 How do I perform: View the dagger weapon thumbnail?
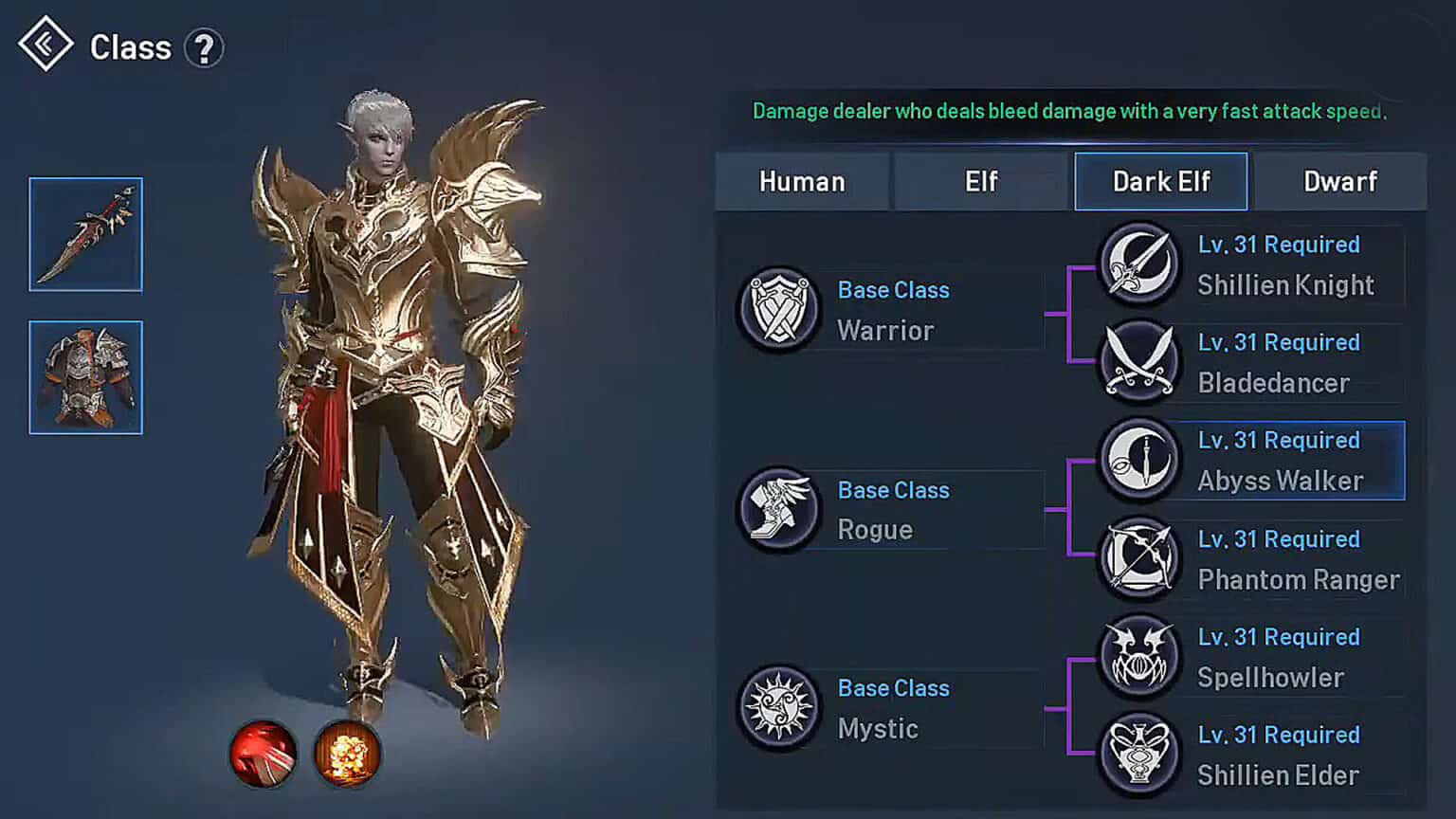(x=85, y=232)
